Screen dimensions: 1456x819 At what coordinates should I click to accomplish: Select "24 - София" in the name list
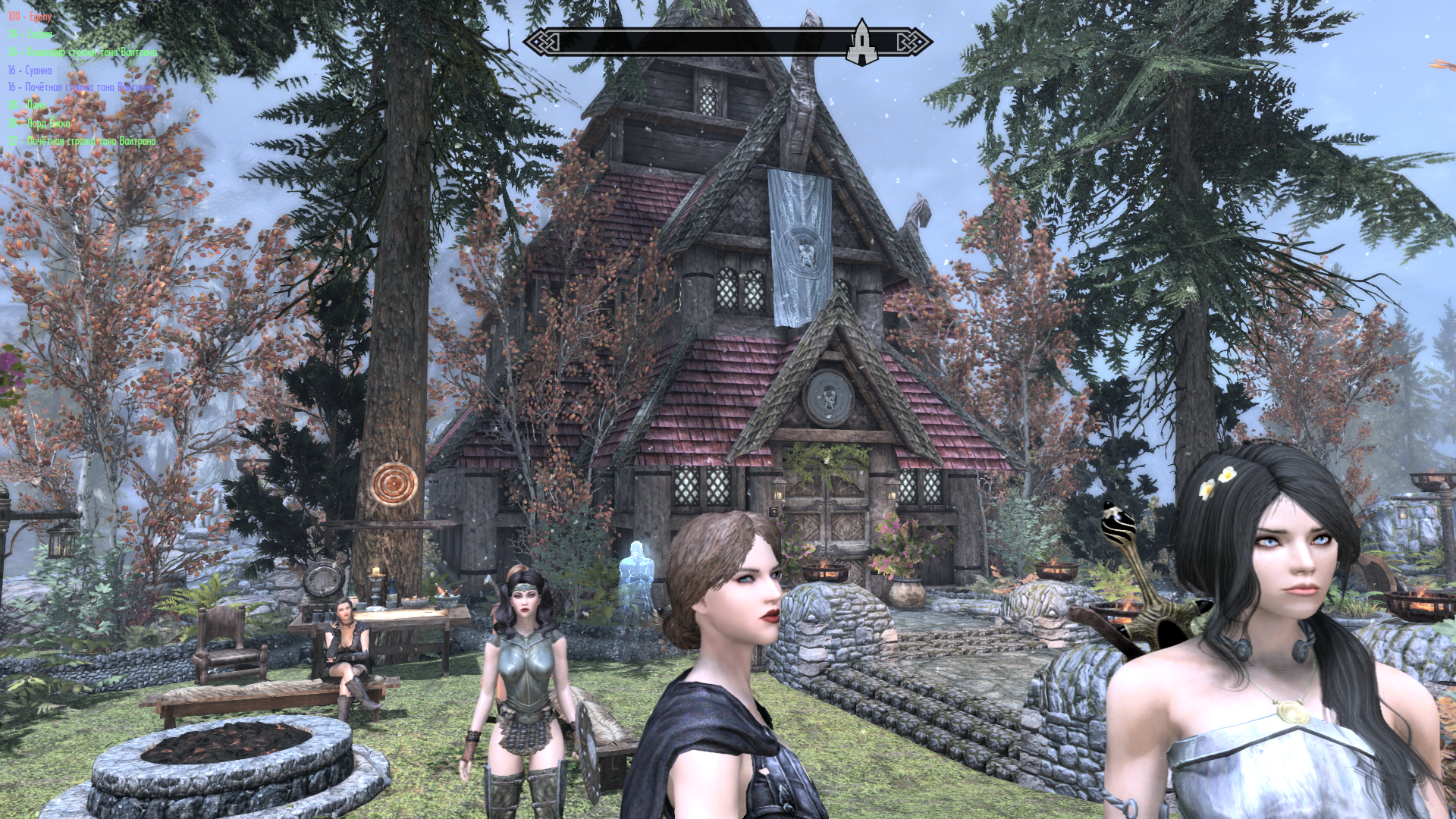click(30, 34)
